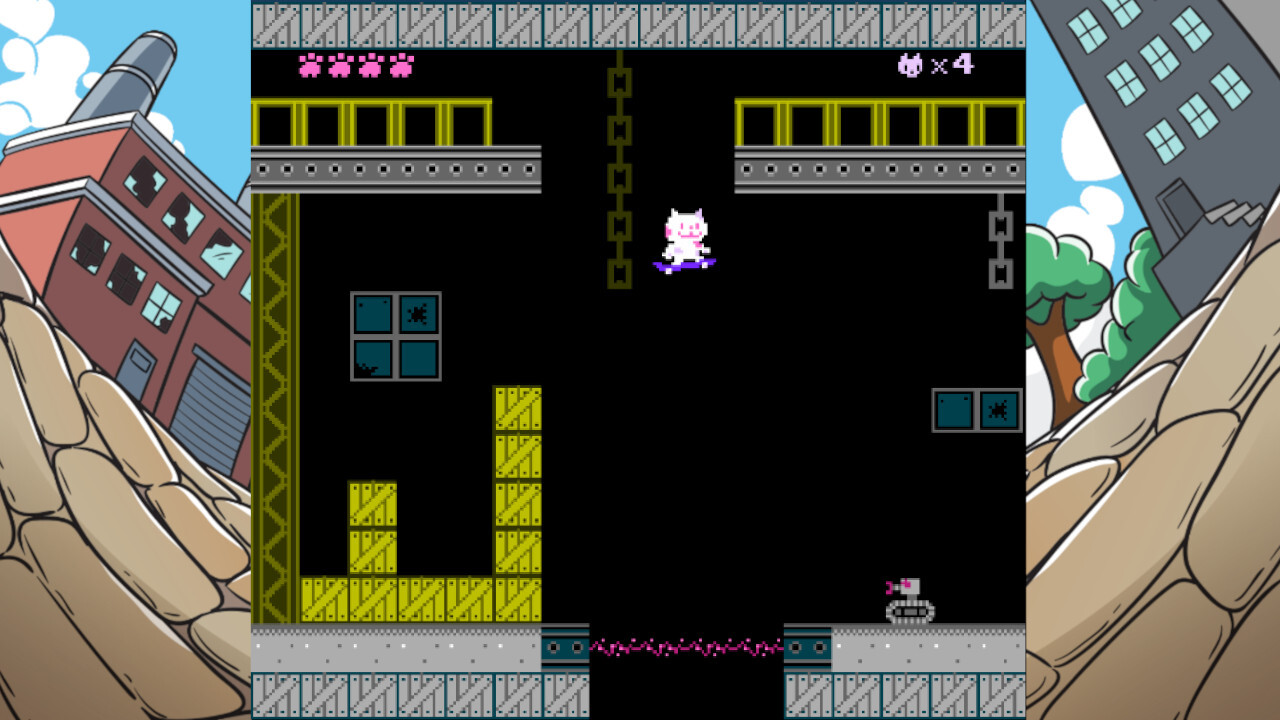Click the tank enemy with pink head

click(906, 602)
